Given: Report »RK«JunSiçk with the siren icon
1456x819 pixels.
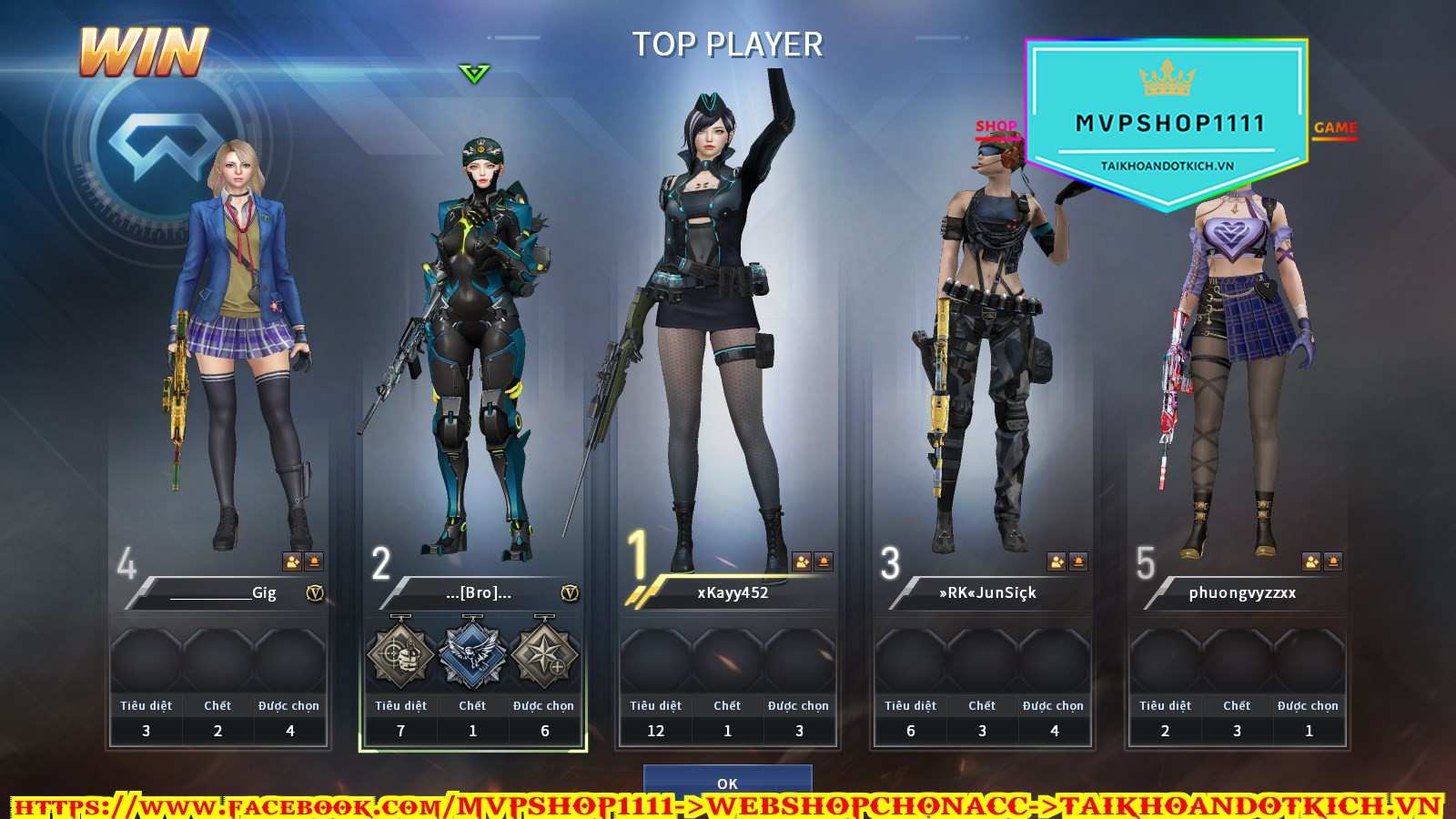Looking at the screenshot, I should 1078,561.
